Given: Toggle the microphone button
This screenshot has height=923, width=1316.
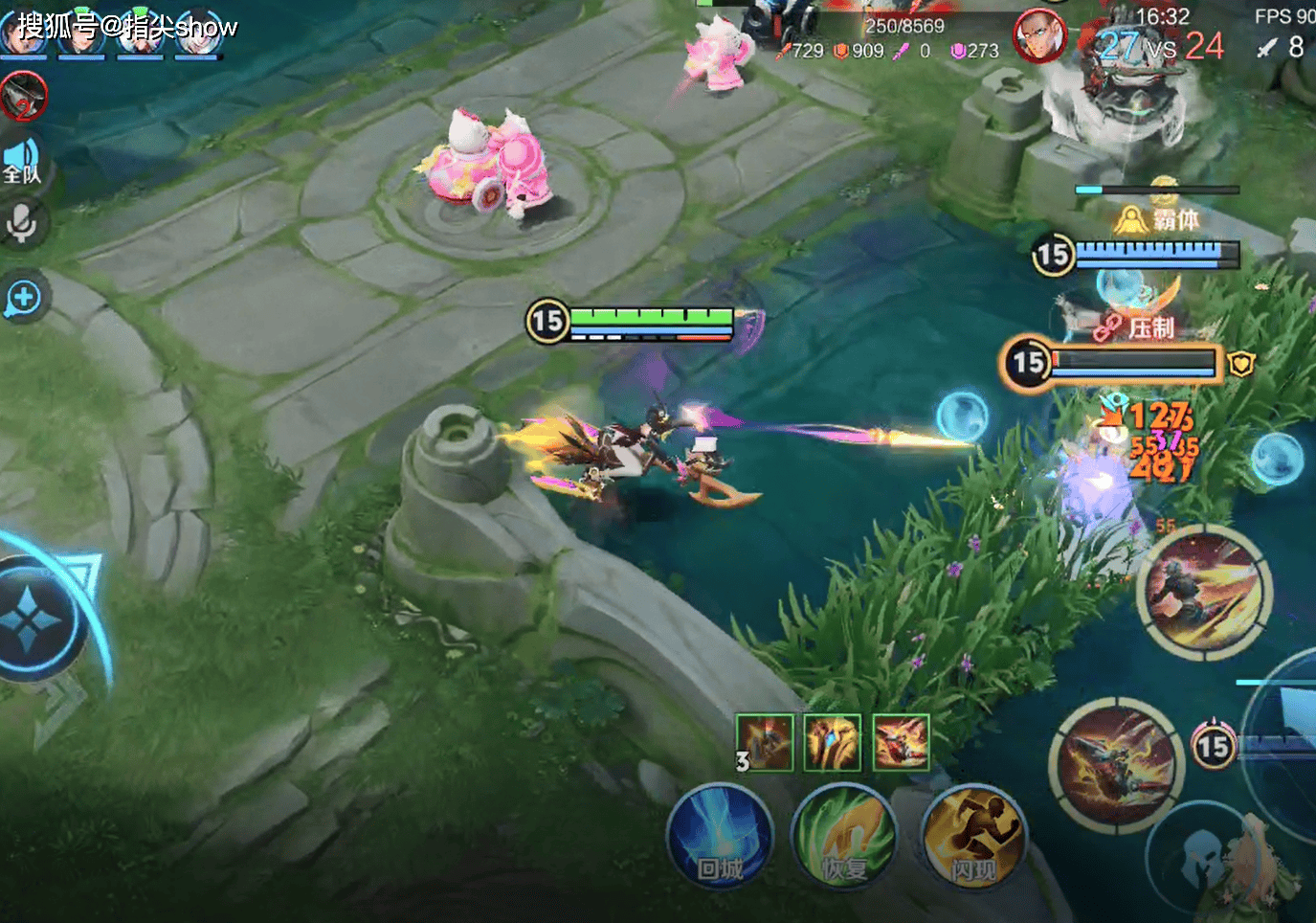Looking at the screenshot, I should [21, 223].
